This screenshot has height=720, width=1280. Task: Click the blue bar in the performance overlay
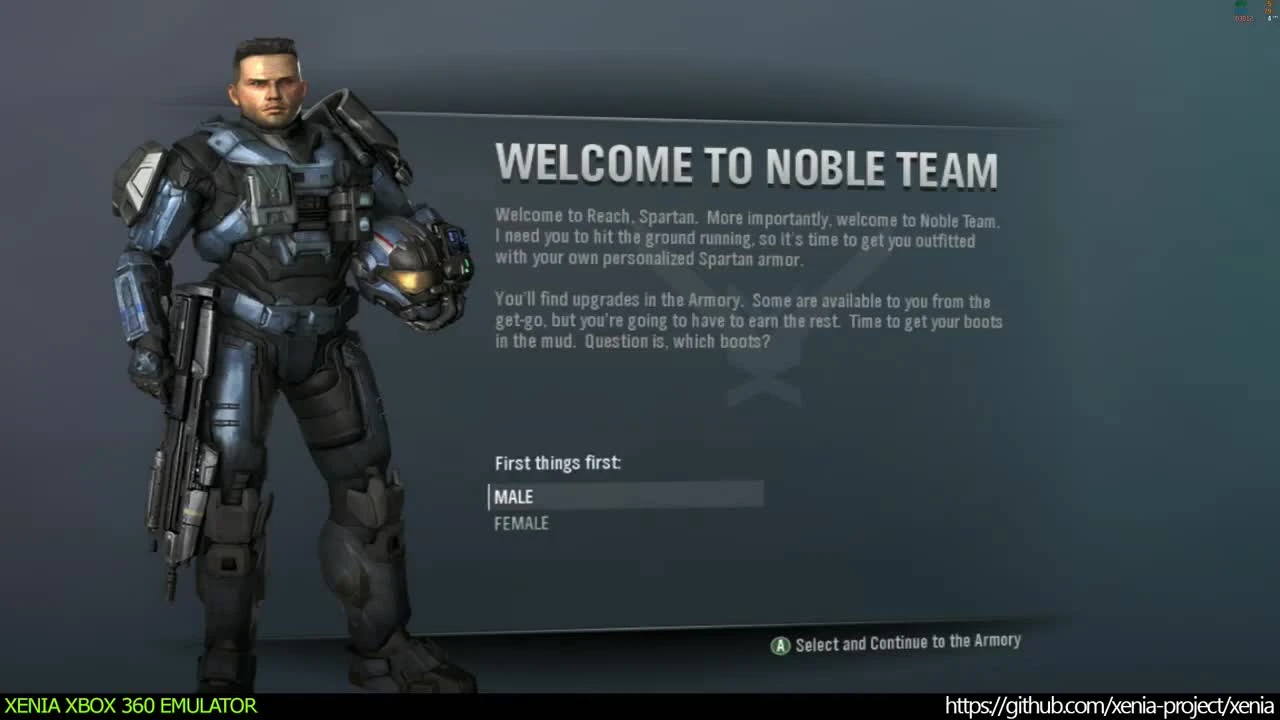point(1240,10)
